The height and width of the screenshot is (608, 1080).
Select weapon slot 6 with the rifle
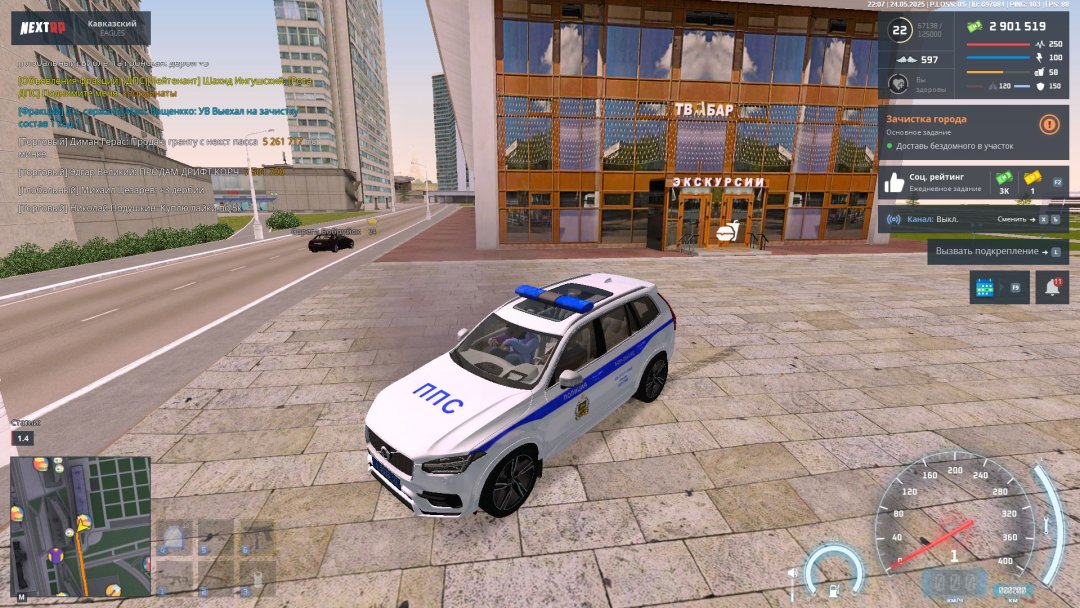[258, 538]
